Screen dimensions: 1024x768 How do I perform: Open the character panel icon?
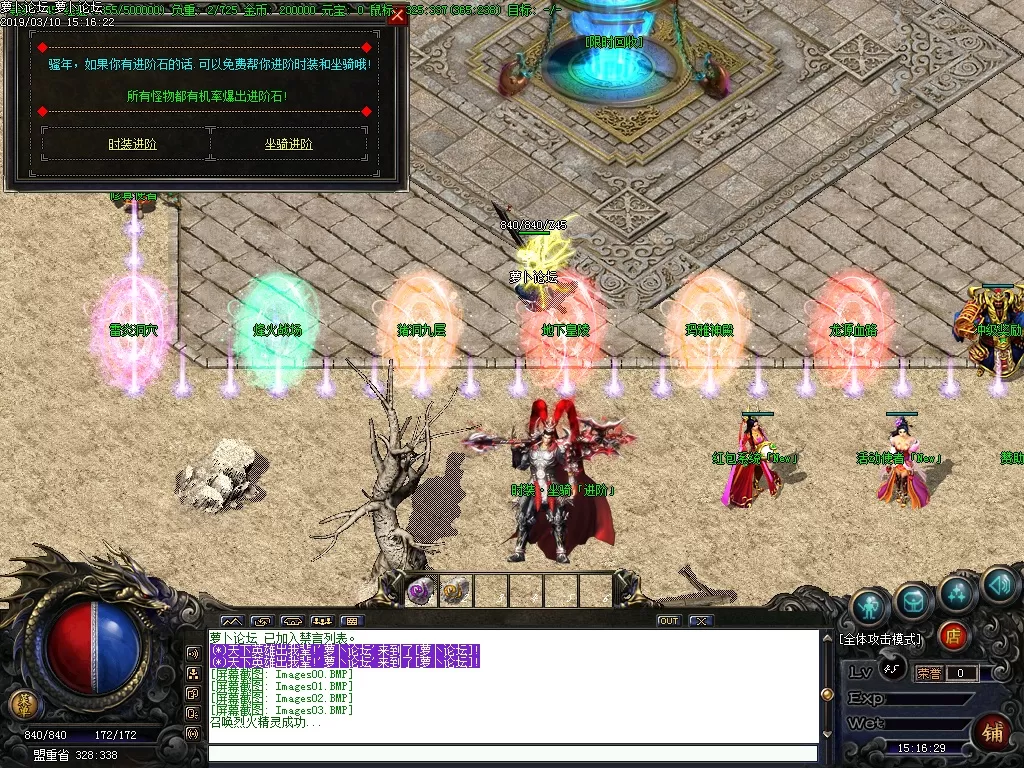[x=871, y=605]
